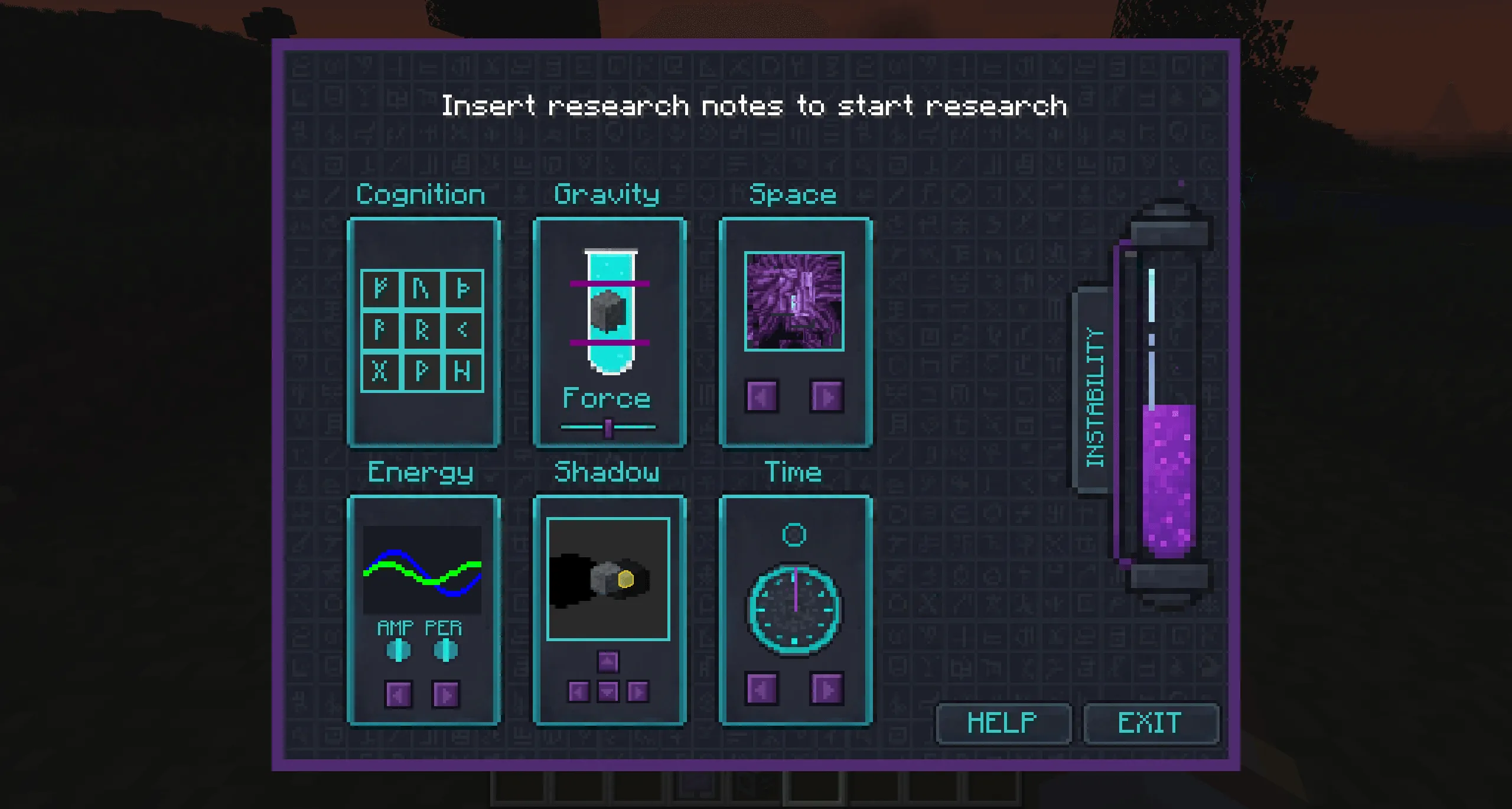Toggle the indicator circle above the Time clock

click(794, 535)
